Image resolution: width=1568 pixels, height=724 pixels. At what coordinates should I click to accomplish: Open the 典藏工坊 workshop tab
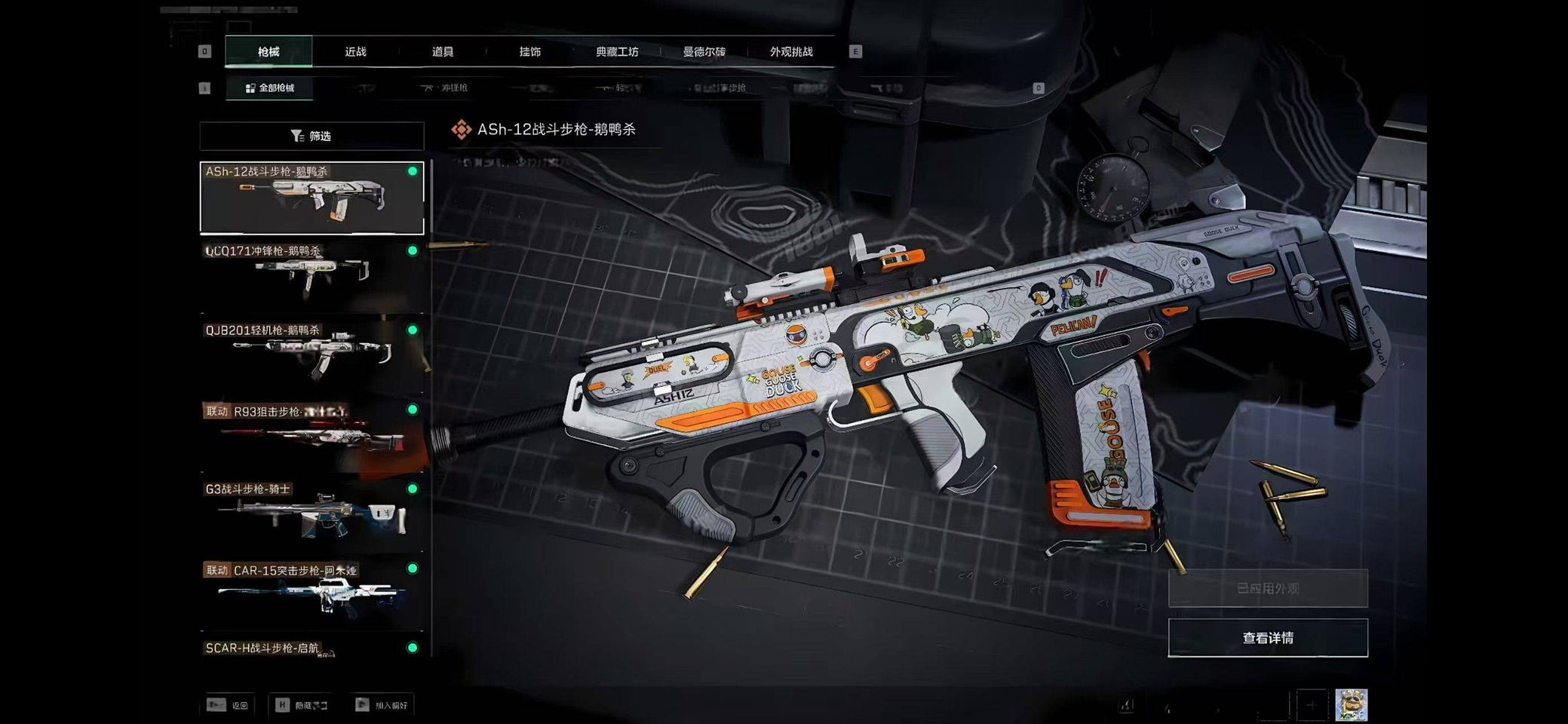[x=617, y=52]
